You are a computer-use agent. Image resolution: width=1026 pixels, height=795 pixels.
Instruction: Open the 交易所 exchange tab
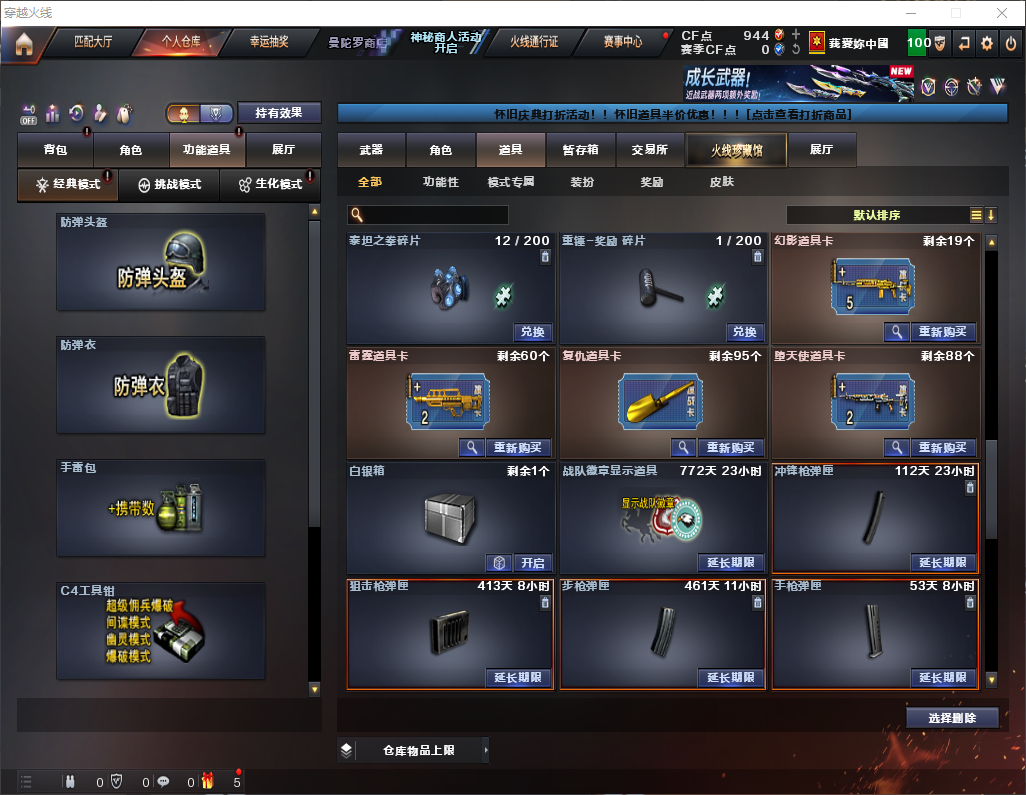(x=650, y=150)
